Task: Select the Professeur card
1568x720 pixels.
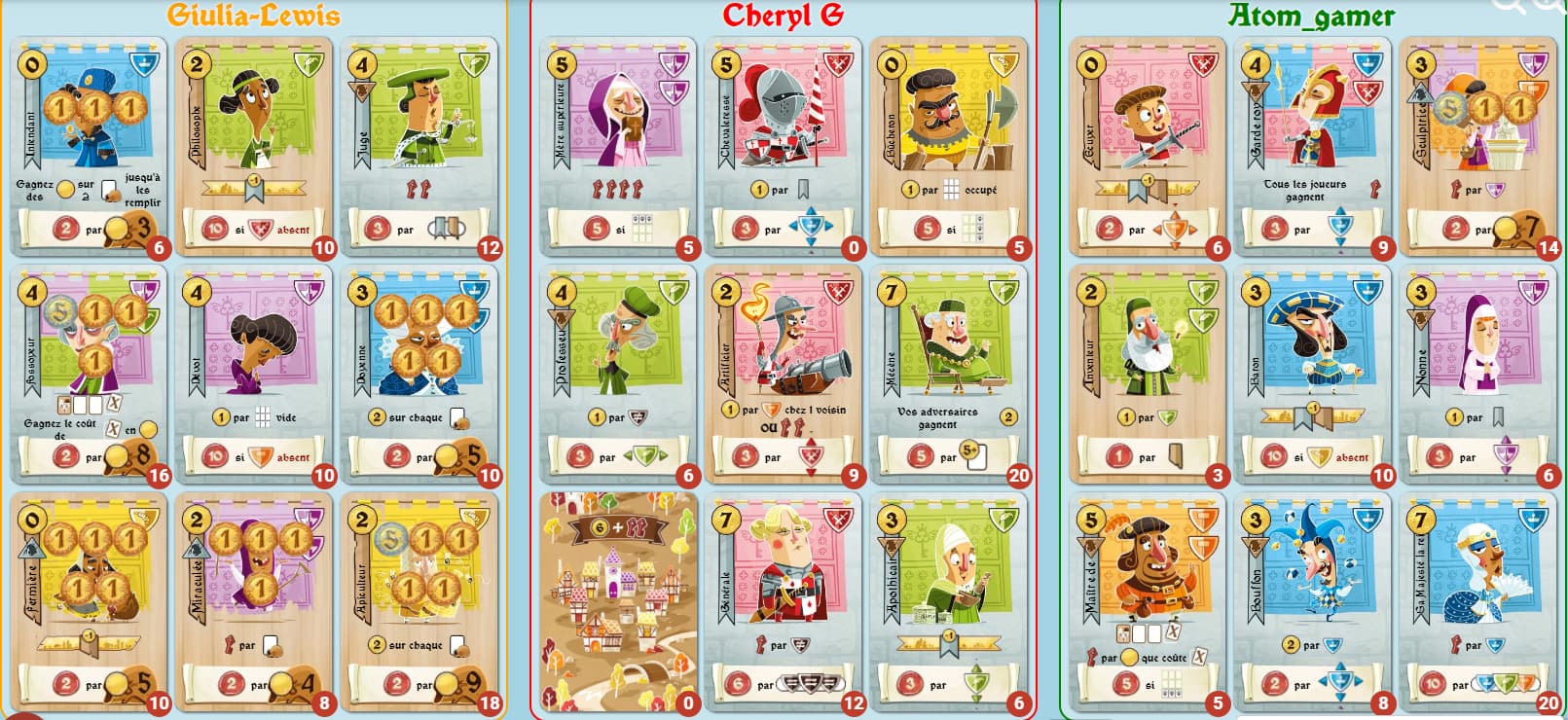Action: tap(619, 375)
